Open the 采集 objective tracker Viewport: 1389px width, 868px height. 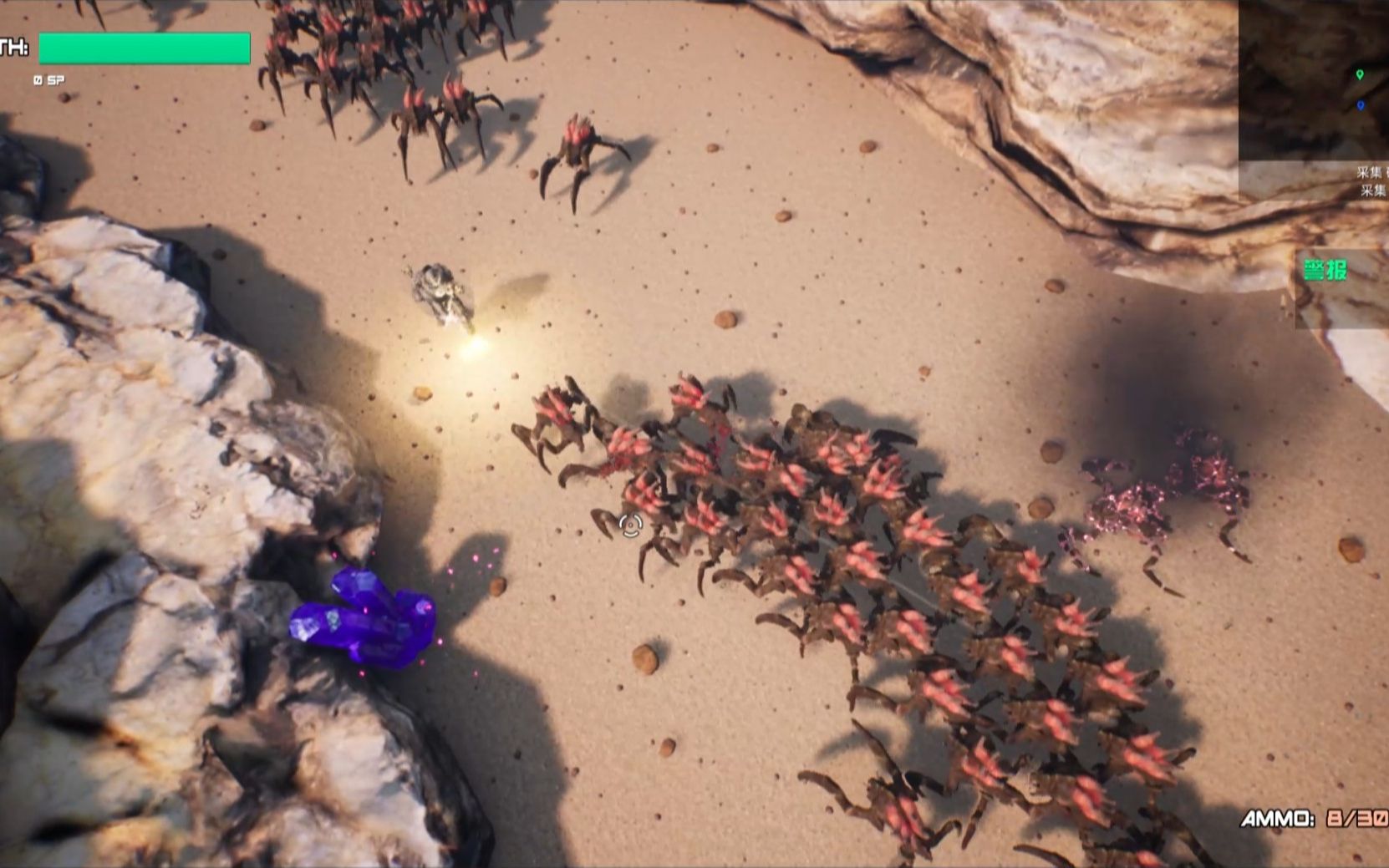[1371, 181]
